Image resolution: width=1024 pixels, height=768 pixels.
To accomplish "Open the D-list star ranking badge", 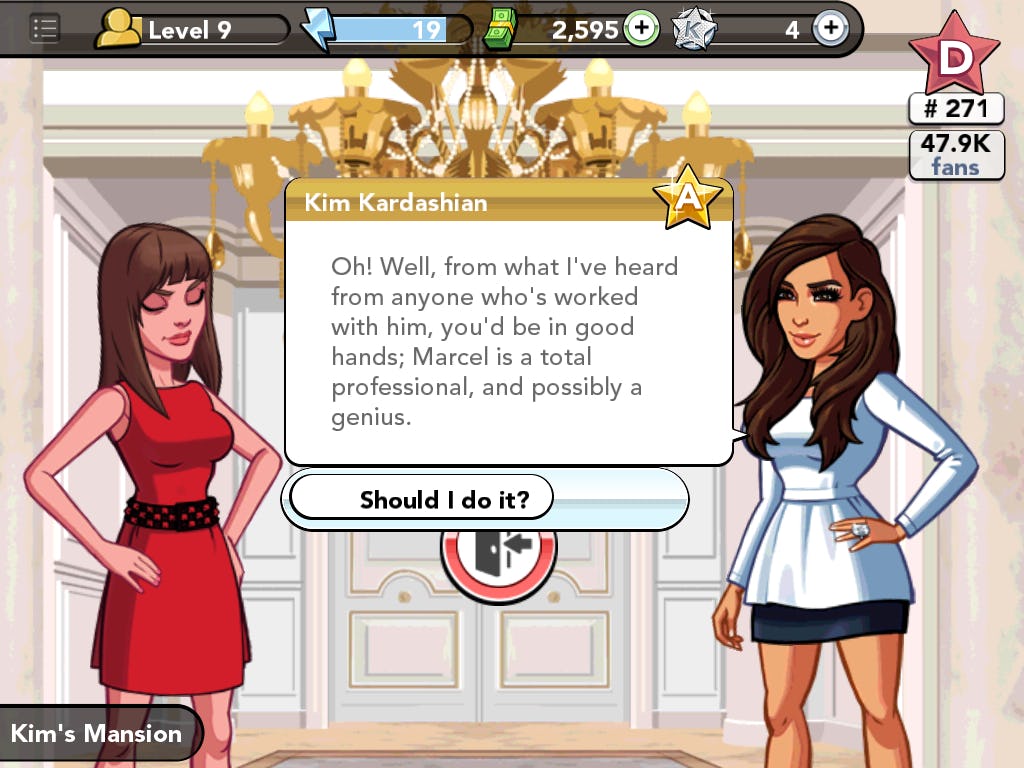I will pos(954,55).
